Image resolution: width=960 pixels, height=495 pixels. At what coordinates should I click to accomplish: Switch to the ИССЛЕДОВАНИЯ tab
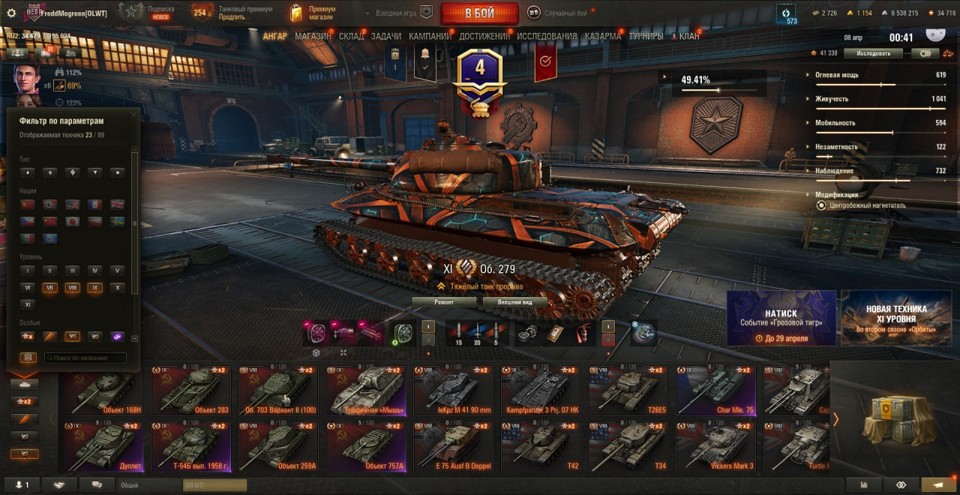click(547, 36)
